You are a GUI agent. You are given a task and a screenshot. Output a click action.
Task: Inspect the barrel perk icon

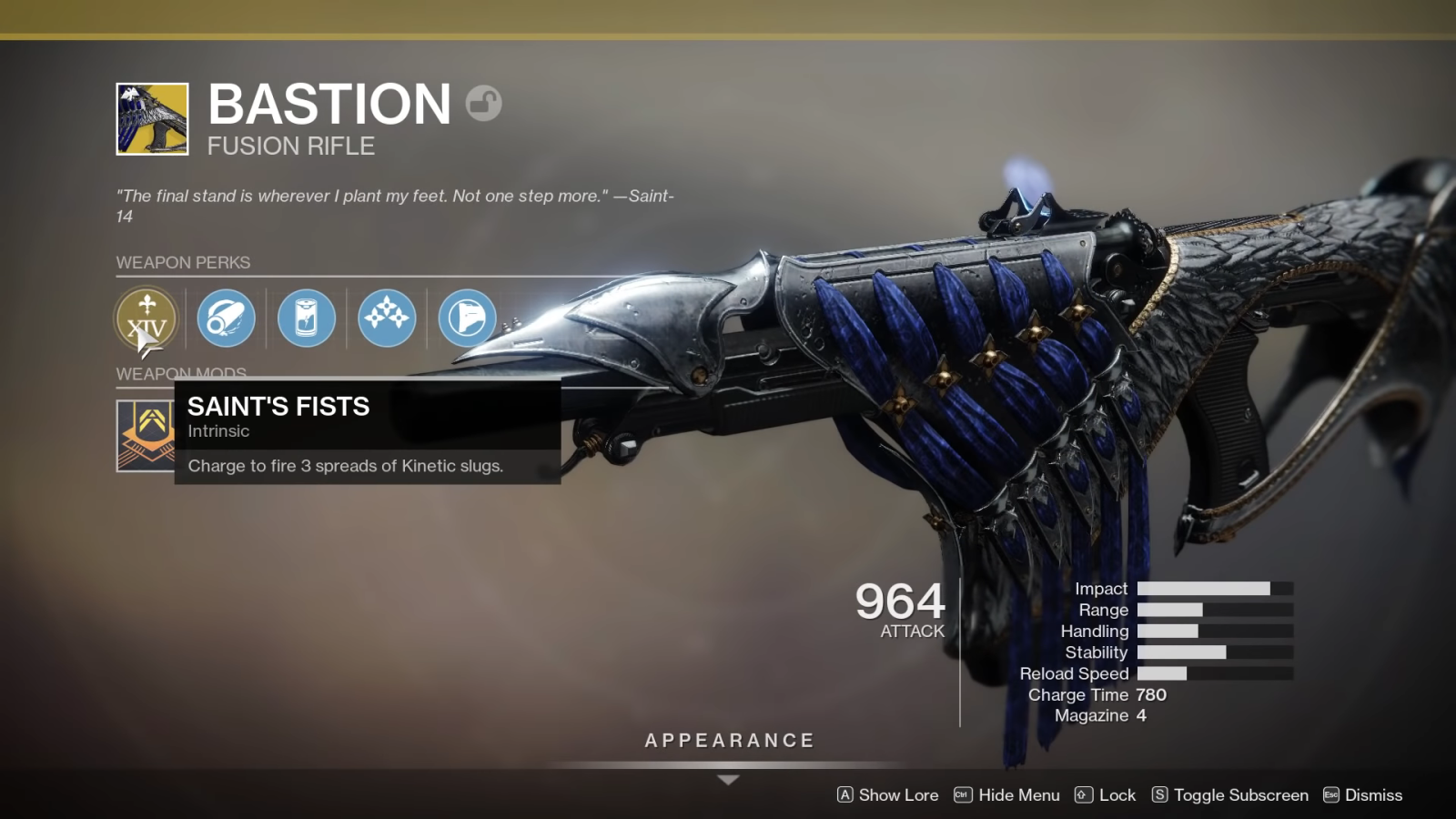coord(226,318)
